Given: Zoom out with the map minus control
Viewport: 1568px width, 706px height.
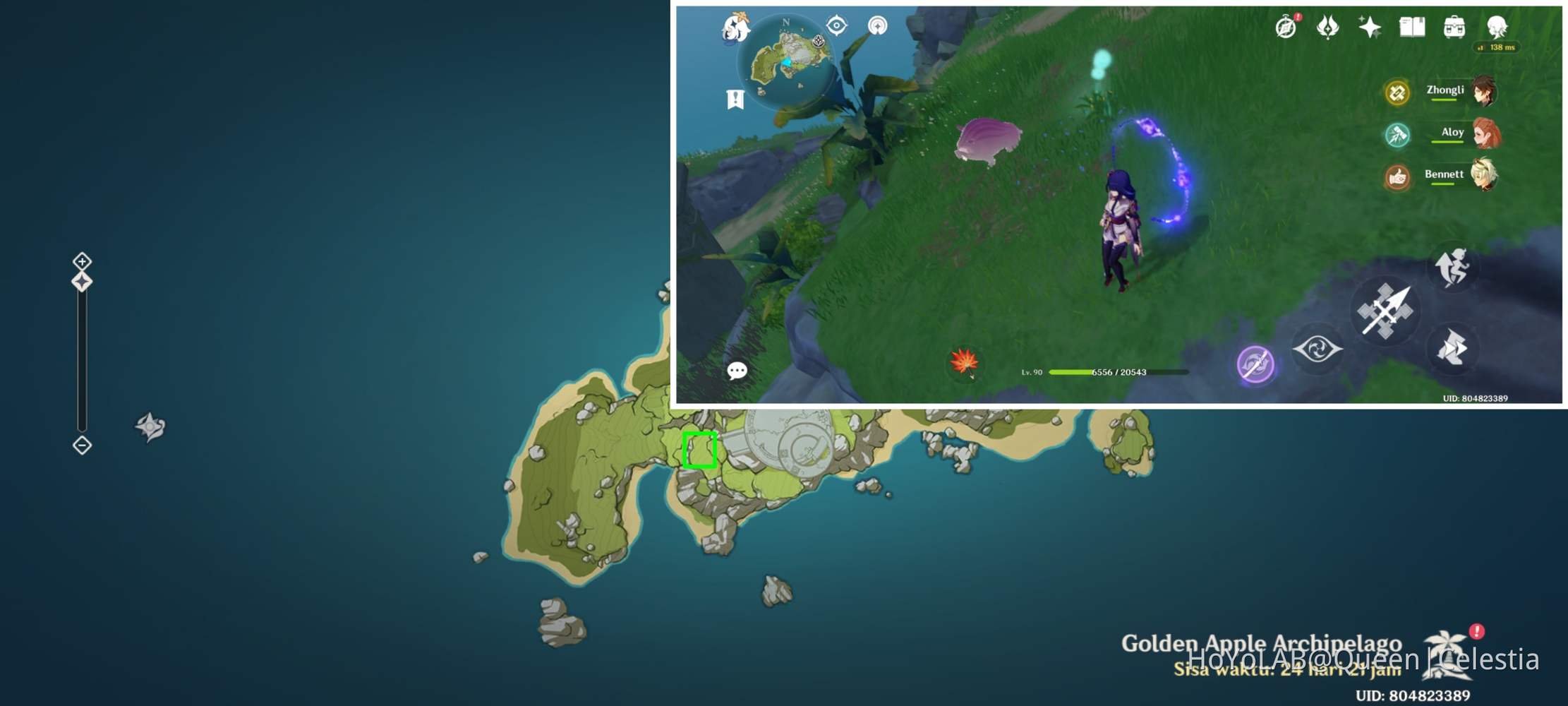Looking at the screenshot, I should [x=81, y=443].
